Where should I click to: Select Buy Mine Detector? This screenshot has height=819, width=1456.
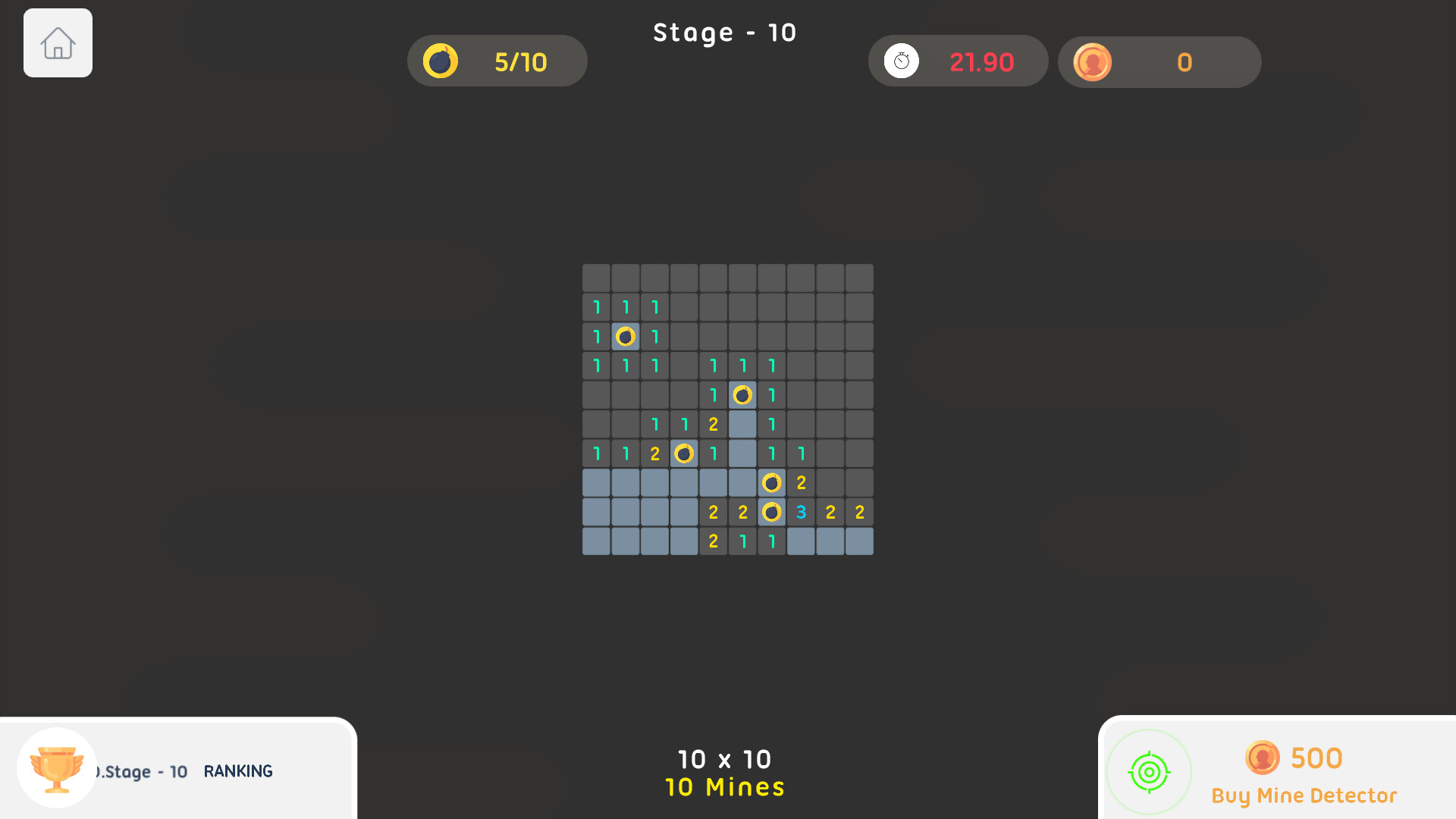1303,795
